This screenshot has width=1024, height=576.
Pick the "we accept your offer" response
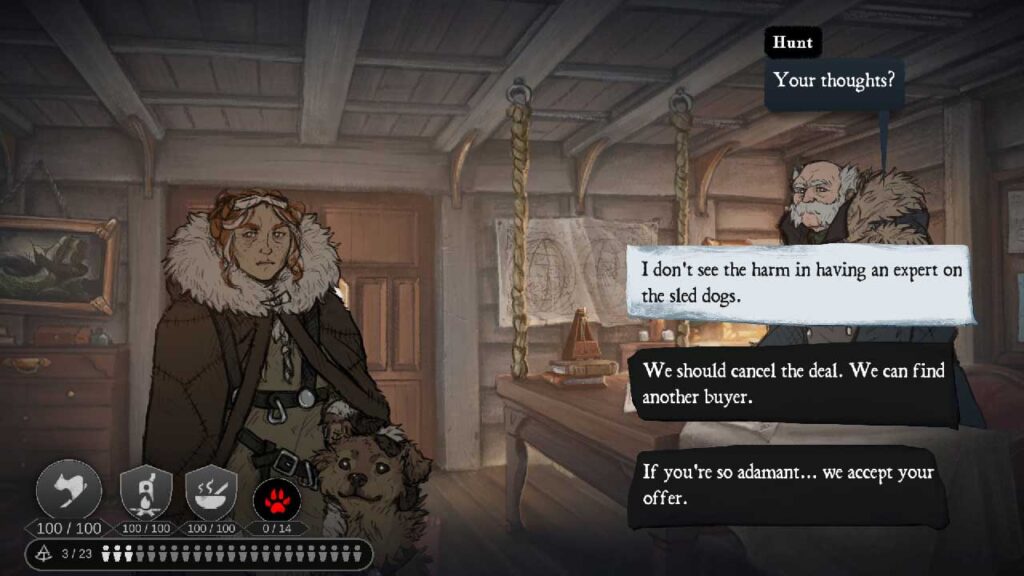786,484
